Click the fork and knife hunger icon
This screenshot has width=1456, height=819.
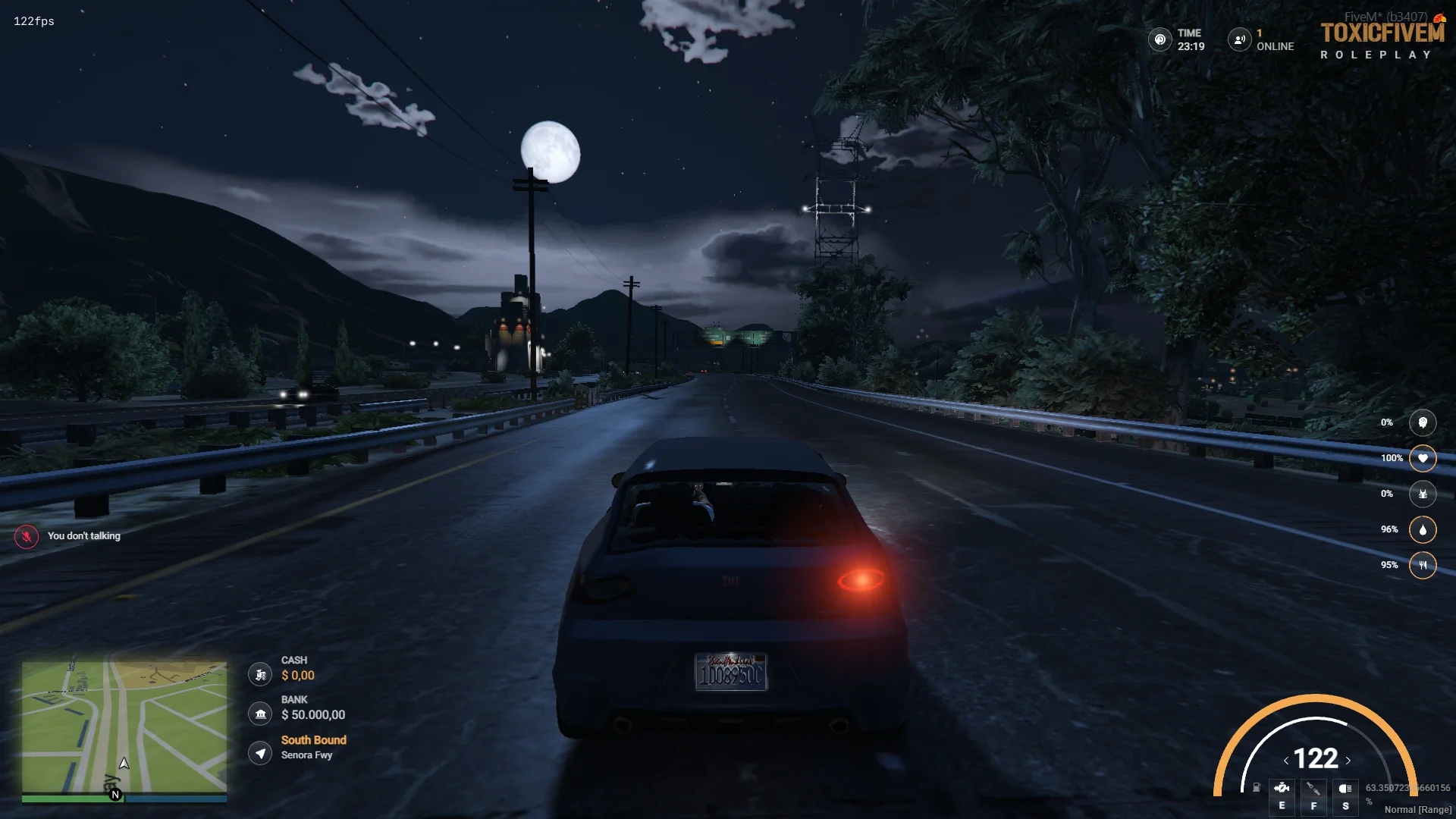pyautogui.click(x=1423, y=565)
